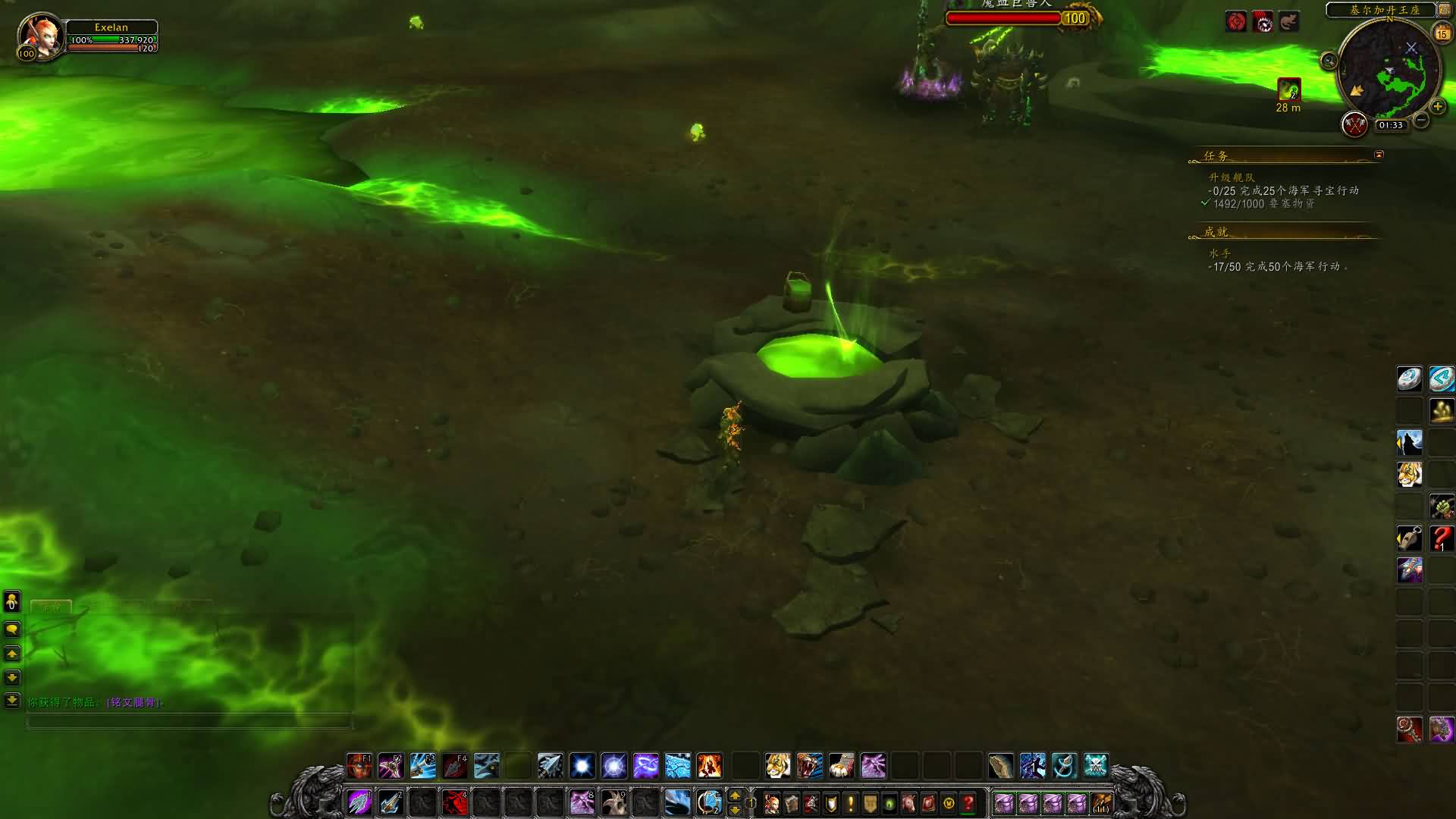Open the red question mark help button
Screen dimensions: 1456x819
[968, 803]
